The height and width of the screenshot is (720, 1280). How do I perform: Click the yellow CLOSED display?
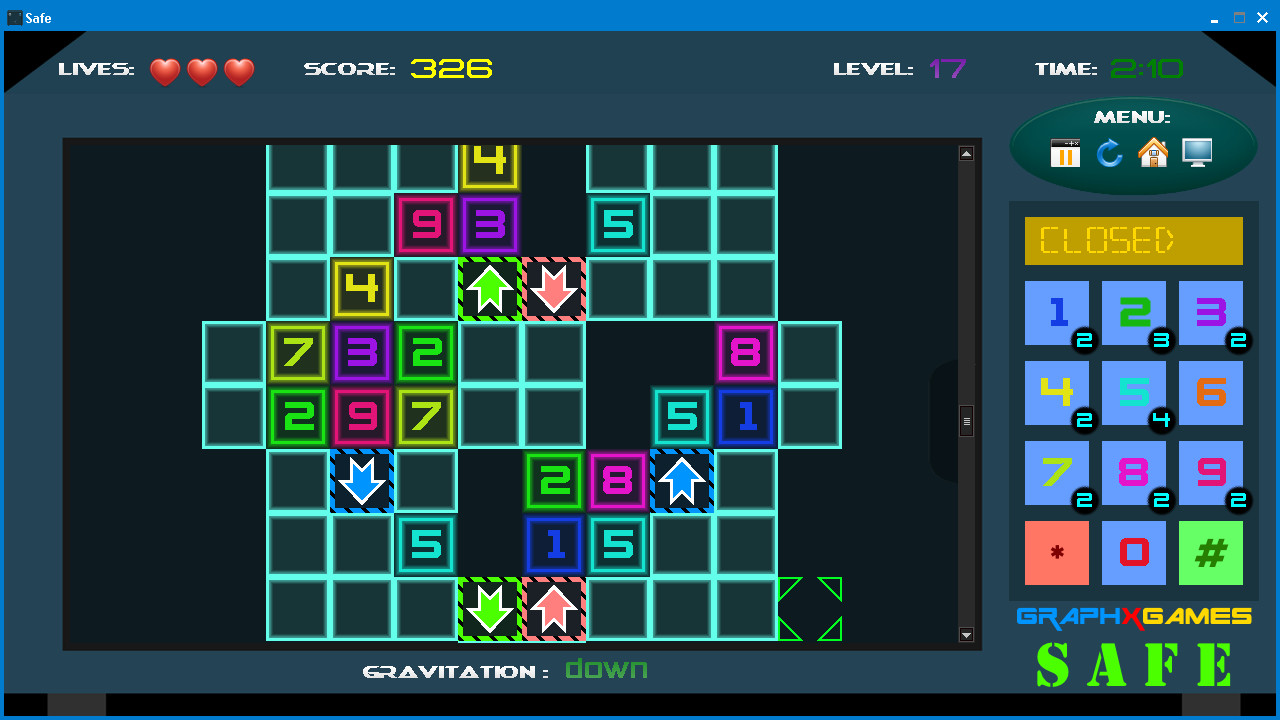click(x=1133, y=240)
